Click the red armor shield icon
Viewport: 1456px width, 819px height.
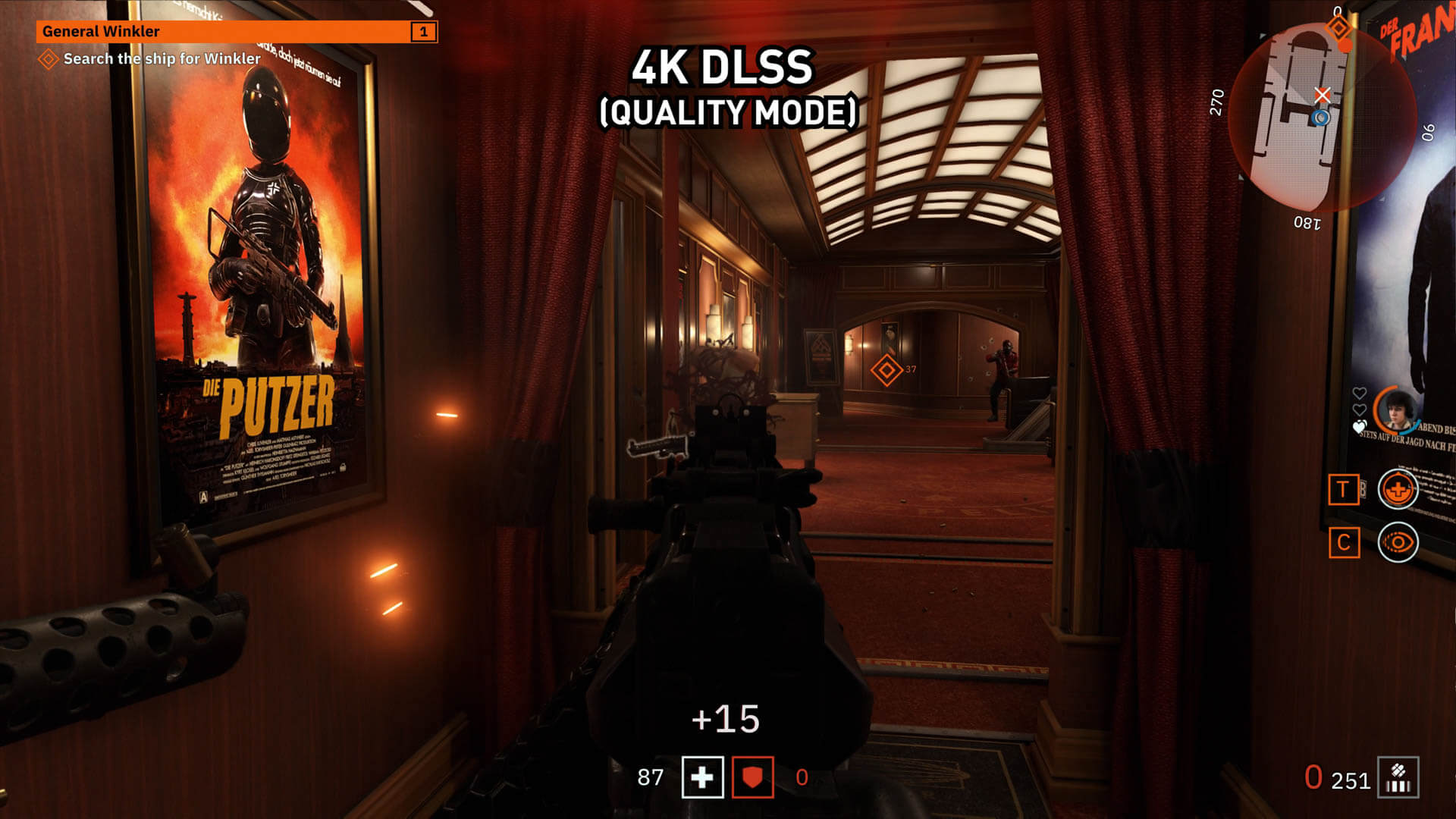(752, 777)
